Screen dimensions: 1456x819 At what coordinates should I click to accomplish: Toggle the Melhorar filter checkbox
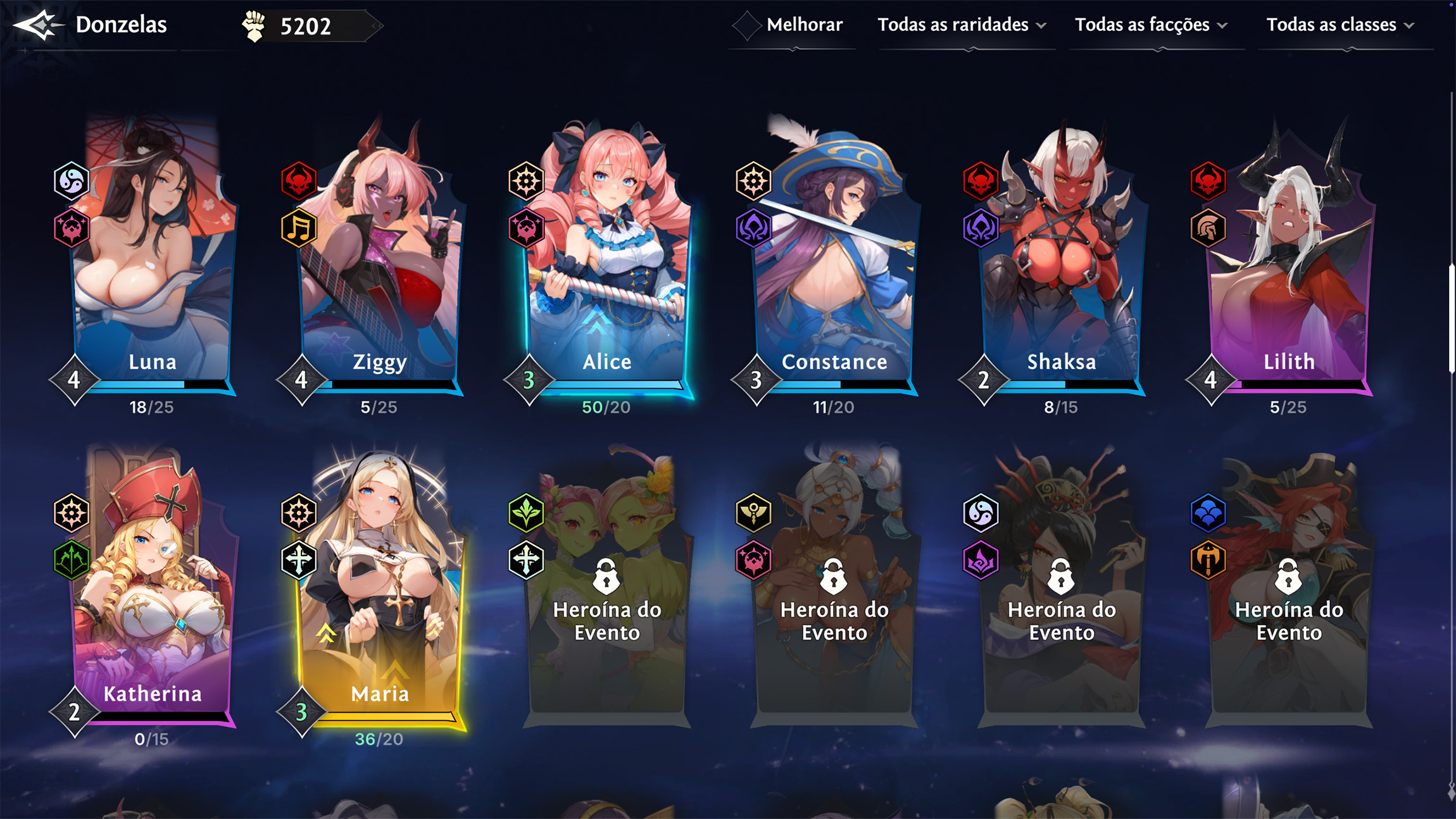point(747,25)
